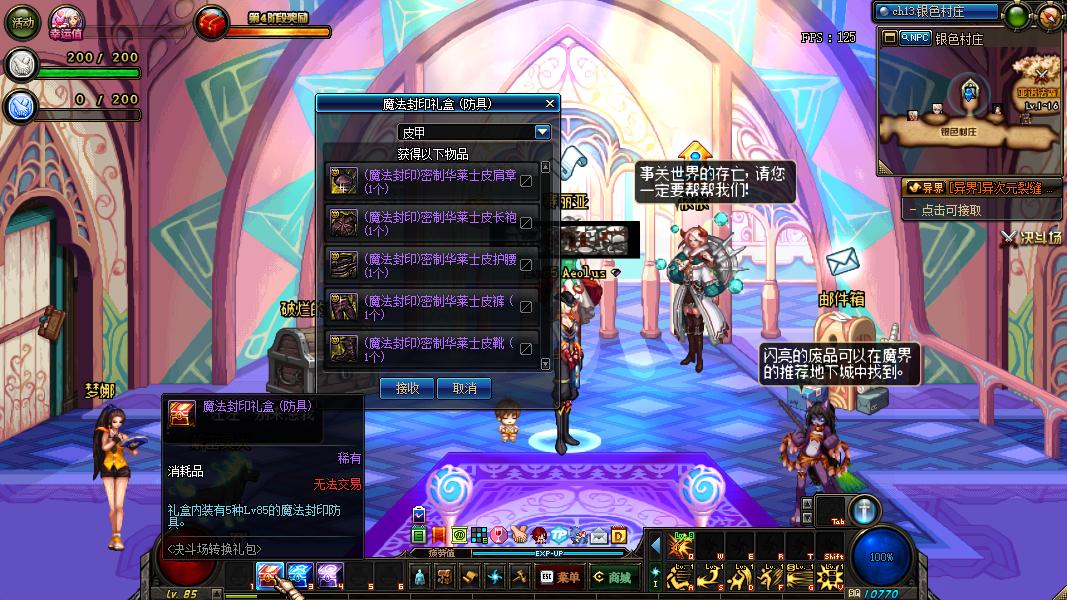Open the 皮甲 armor type dropdown
The width and height of the screenshot is (1067, 600).
542,132
